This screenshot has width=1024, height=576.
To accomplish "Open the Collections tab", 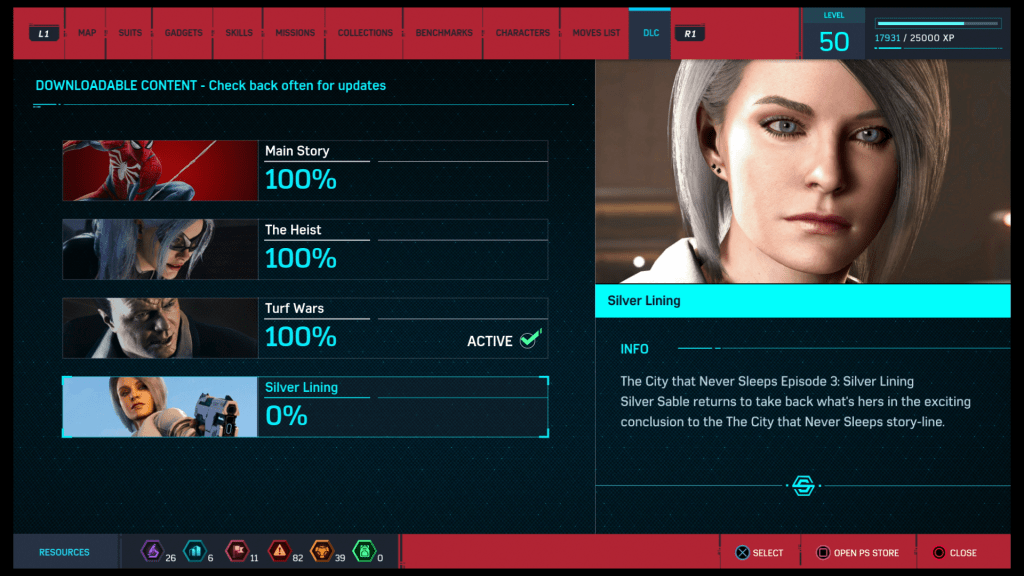I will 365,33.
